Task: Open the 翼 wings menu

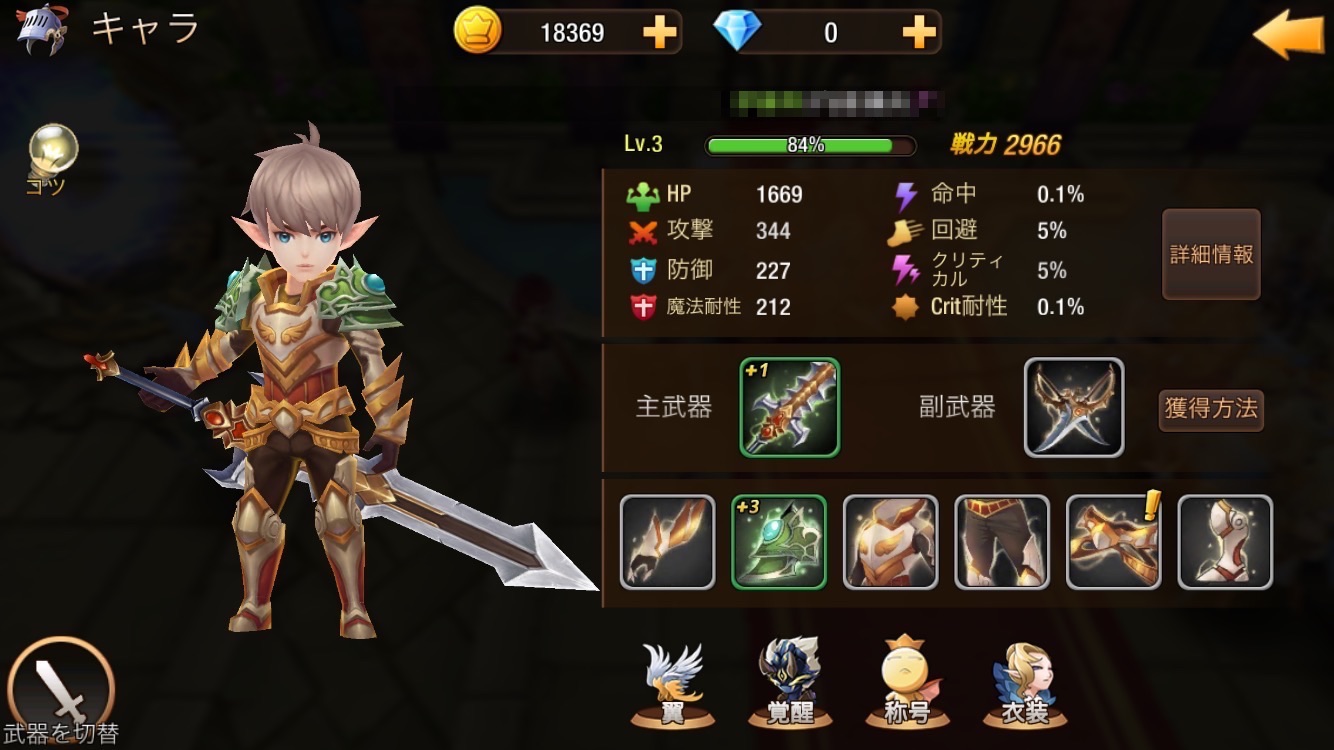Action: tap(672, 685)
